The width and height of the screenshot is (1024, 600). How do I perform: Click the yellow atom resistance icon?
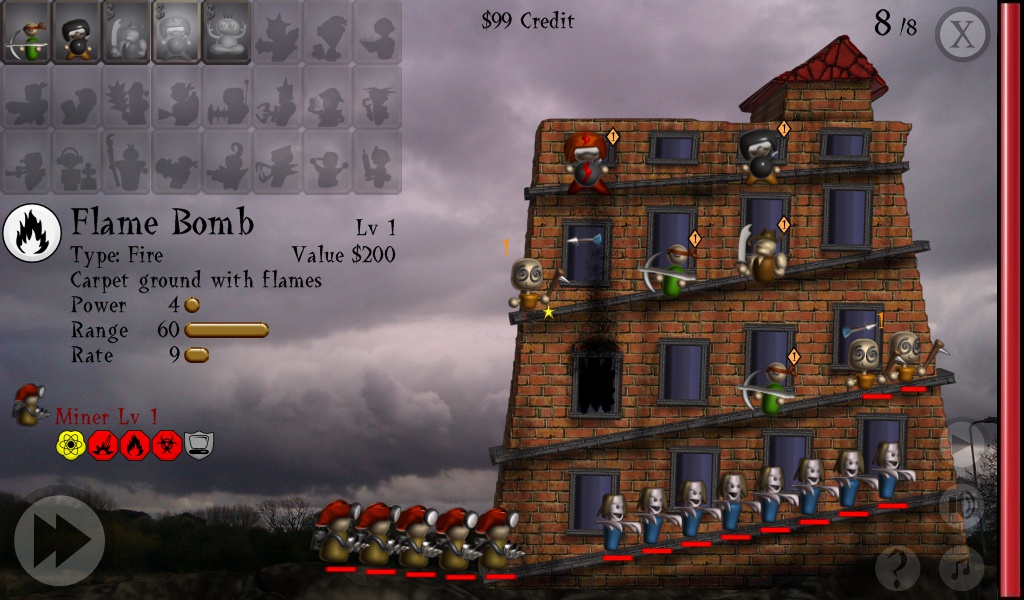coord(71,445)
